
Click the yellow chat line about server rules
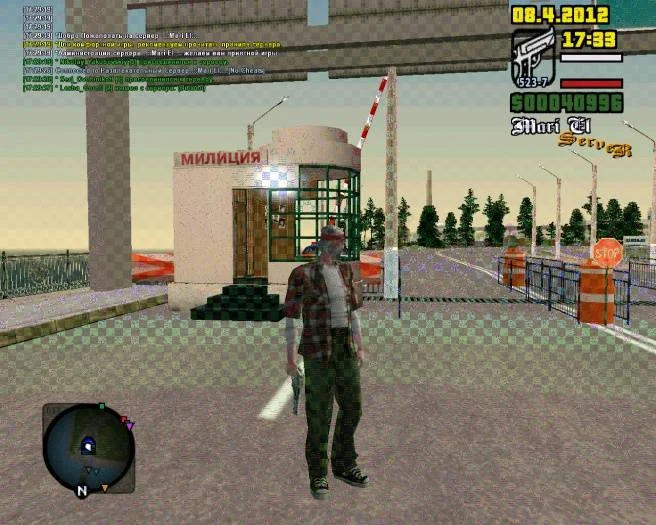point(152,45)
